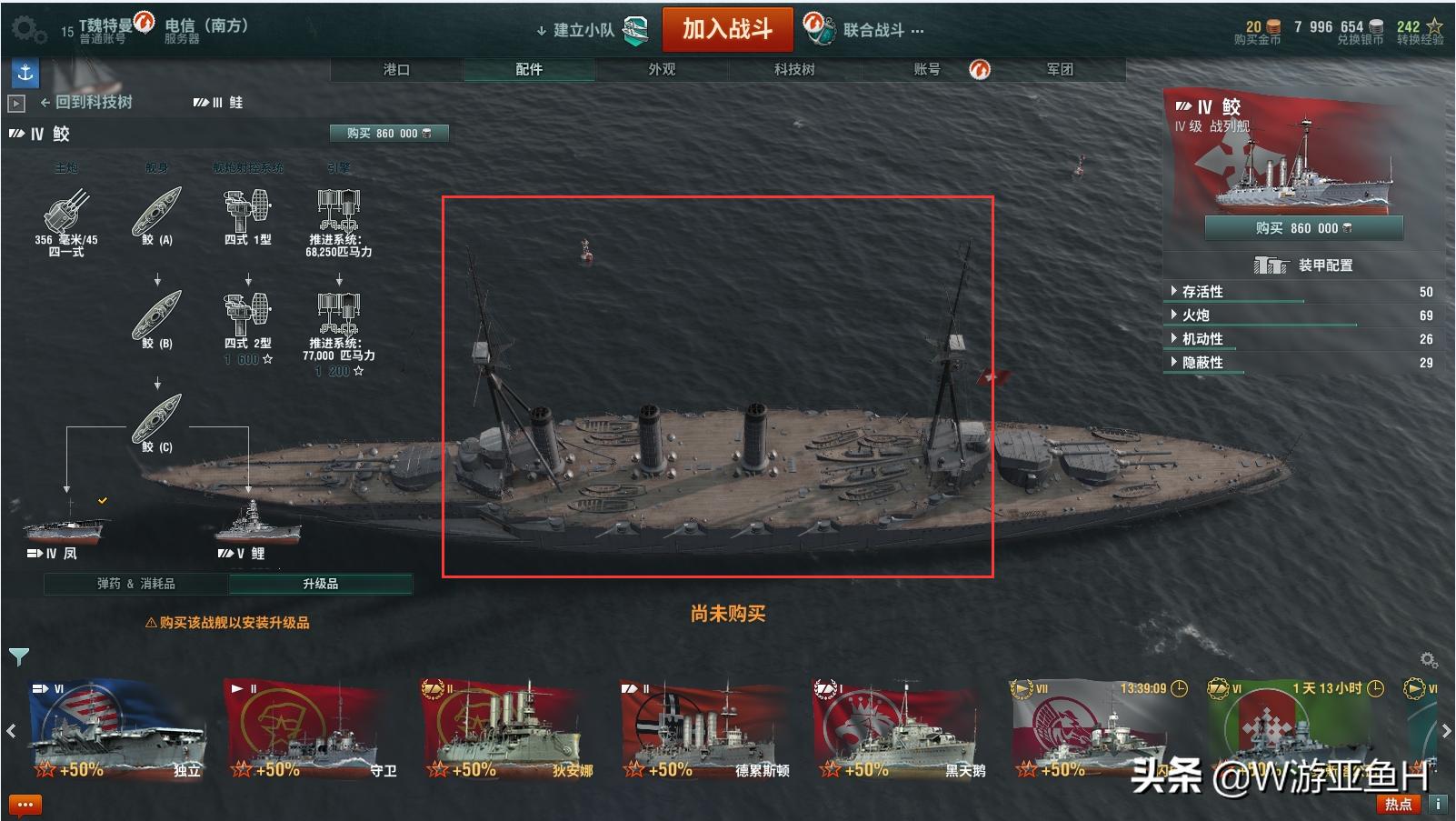Open the 军团 clan tab
The width and height of the screenshot is (1456, 821).
click(x=1060, y=69)
